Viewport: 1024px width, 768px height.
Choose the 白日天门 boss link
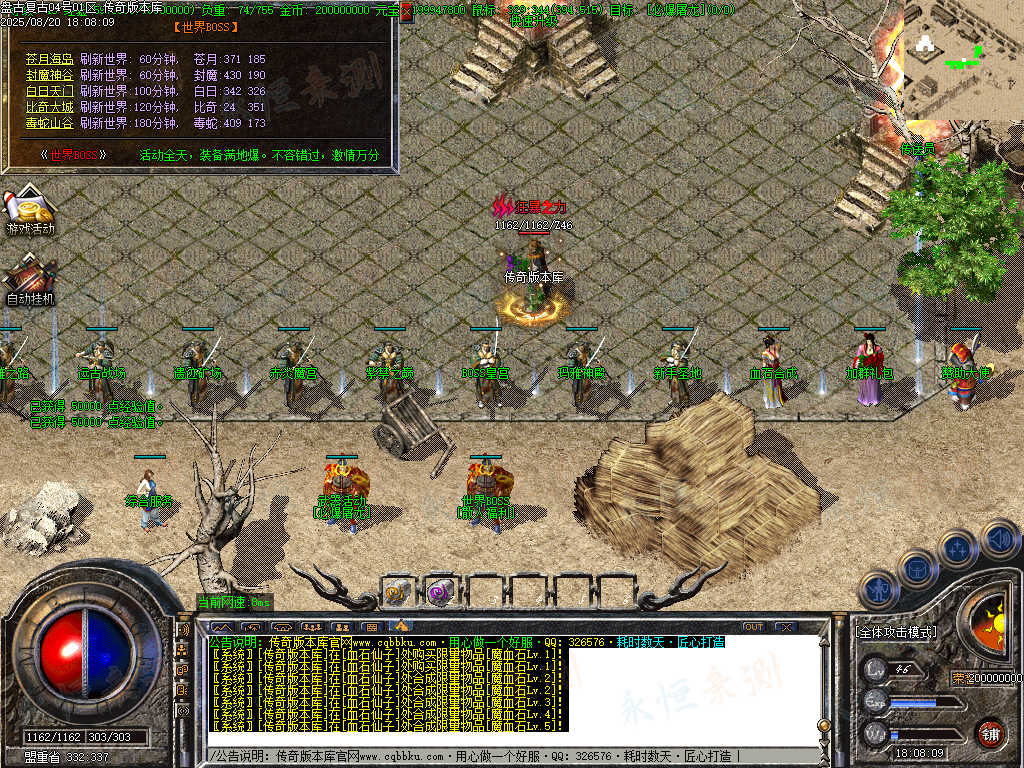[x=49, y=91]
